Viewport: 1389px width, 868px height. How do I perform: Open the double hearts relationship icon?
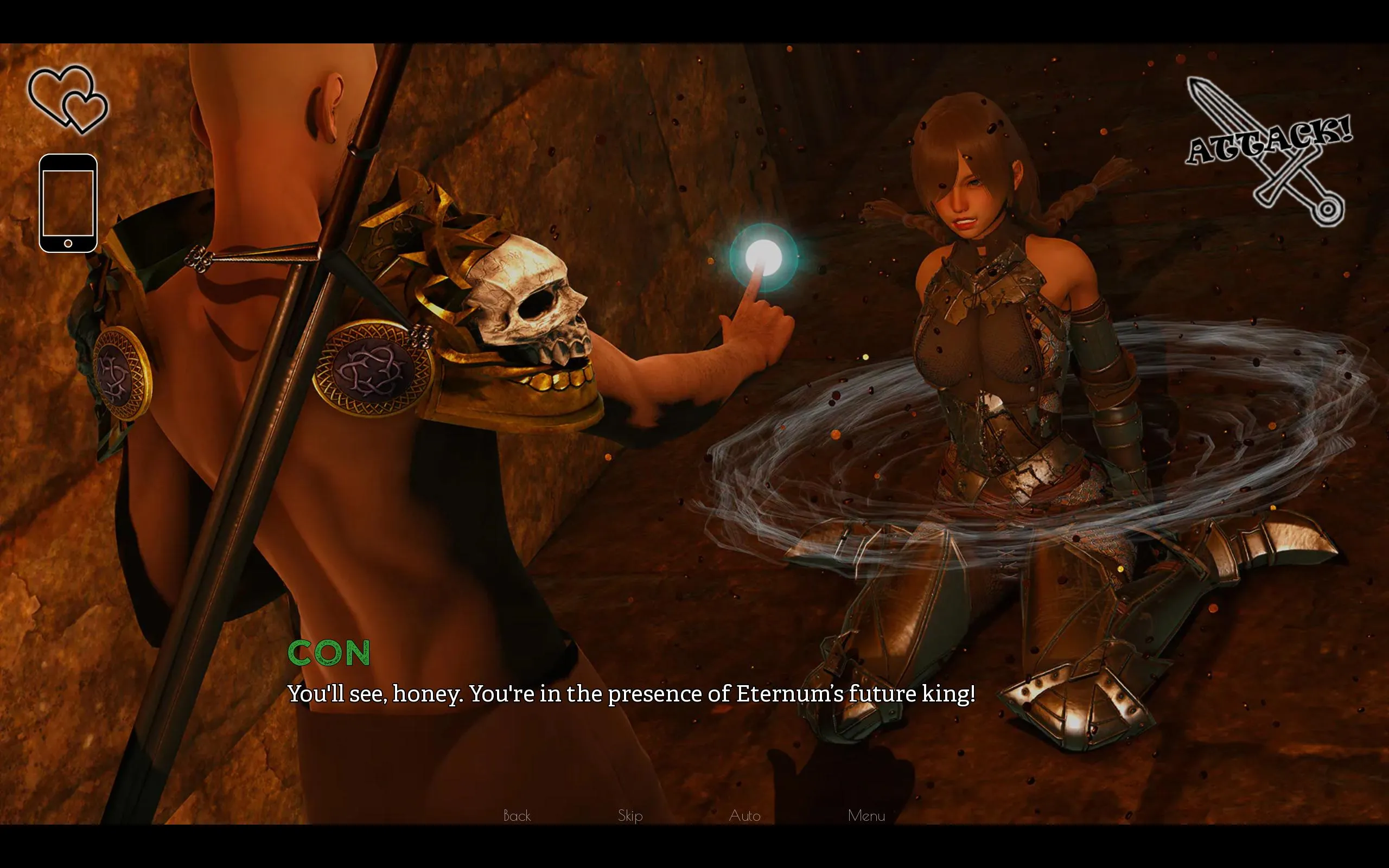(x=68, y=100)
